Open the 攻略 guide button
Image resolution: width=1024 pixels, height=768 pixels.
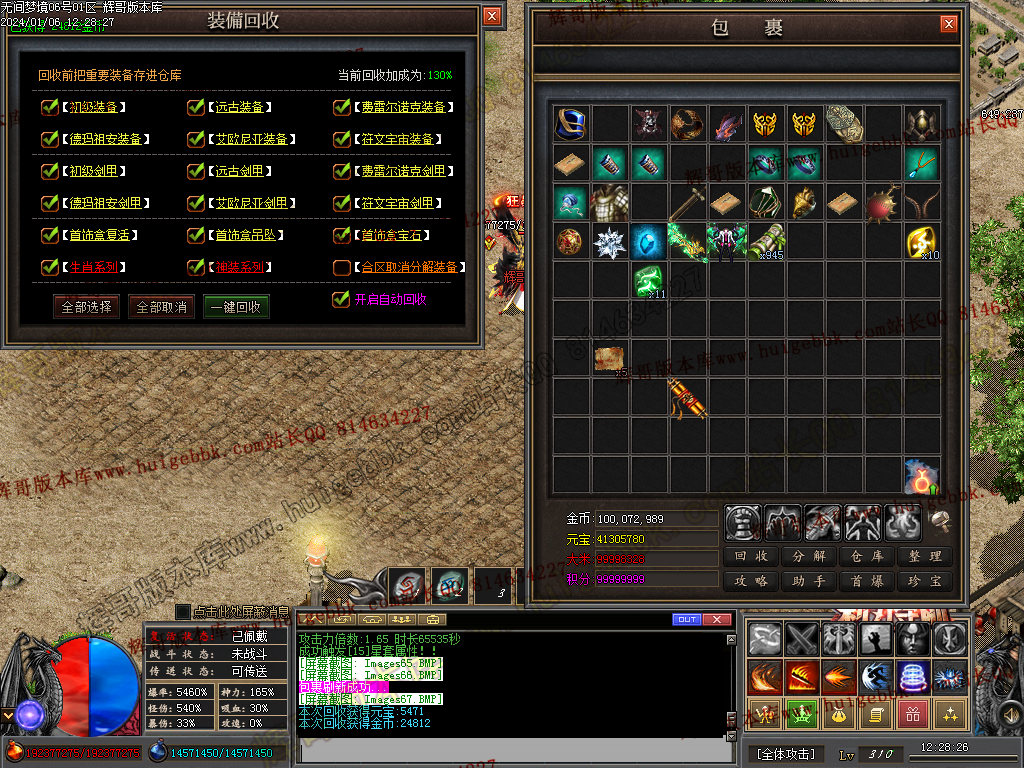tap(751, 581)
